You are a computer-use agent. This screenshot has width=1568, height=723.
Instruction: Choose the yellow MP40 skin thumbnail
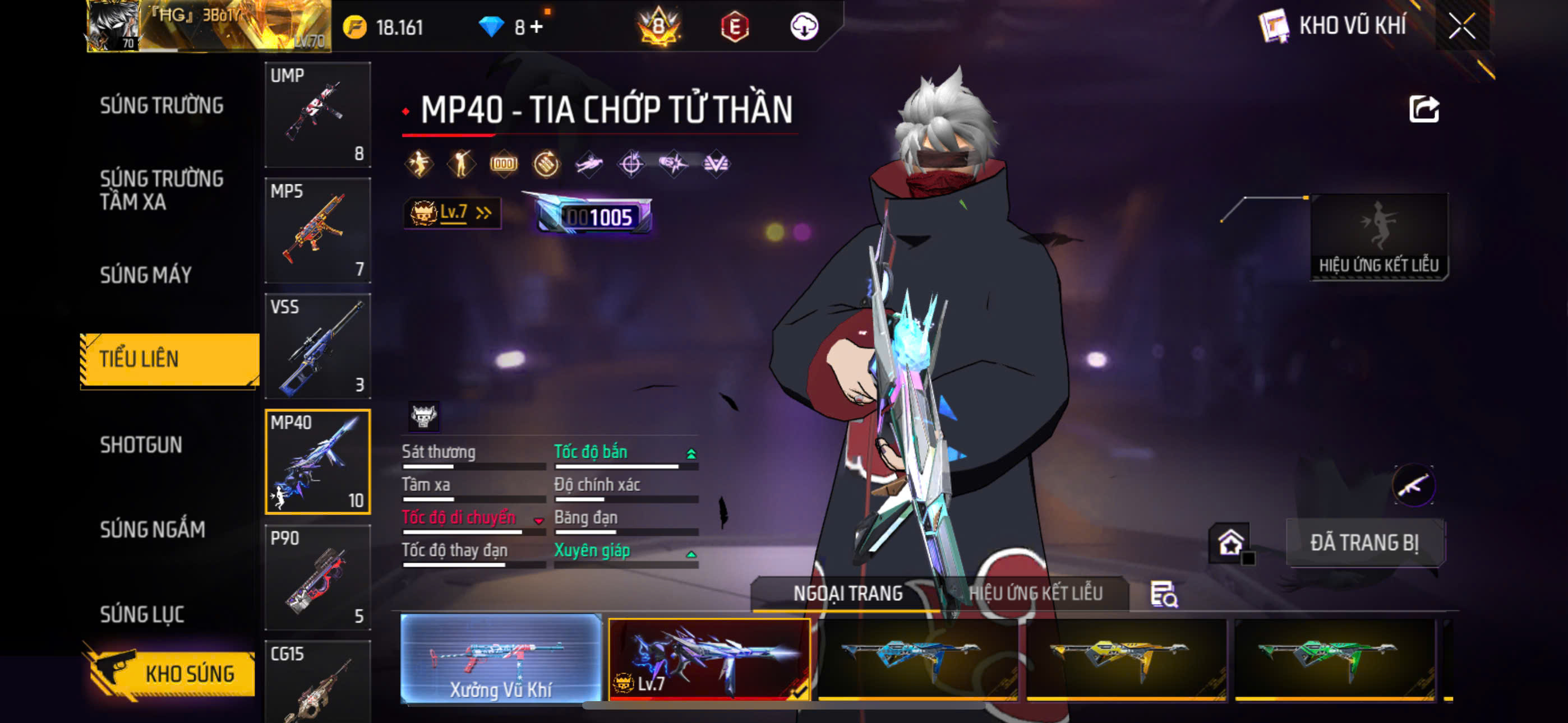pos(1126,660)
